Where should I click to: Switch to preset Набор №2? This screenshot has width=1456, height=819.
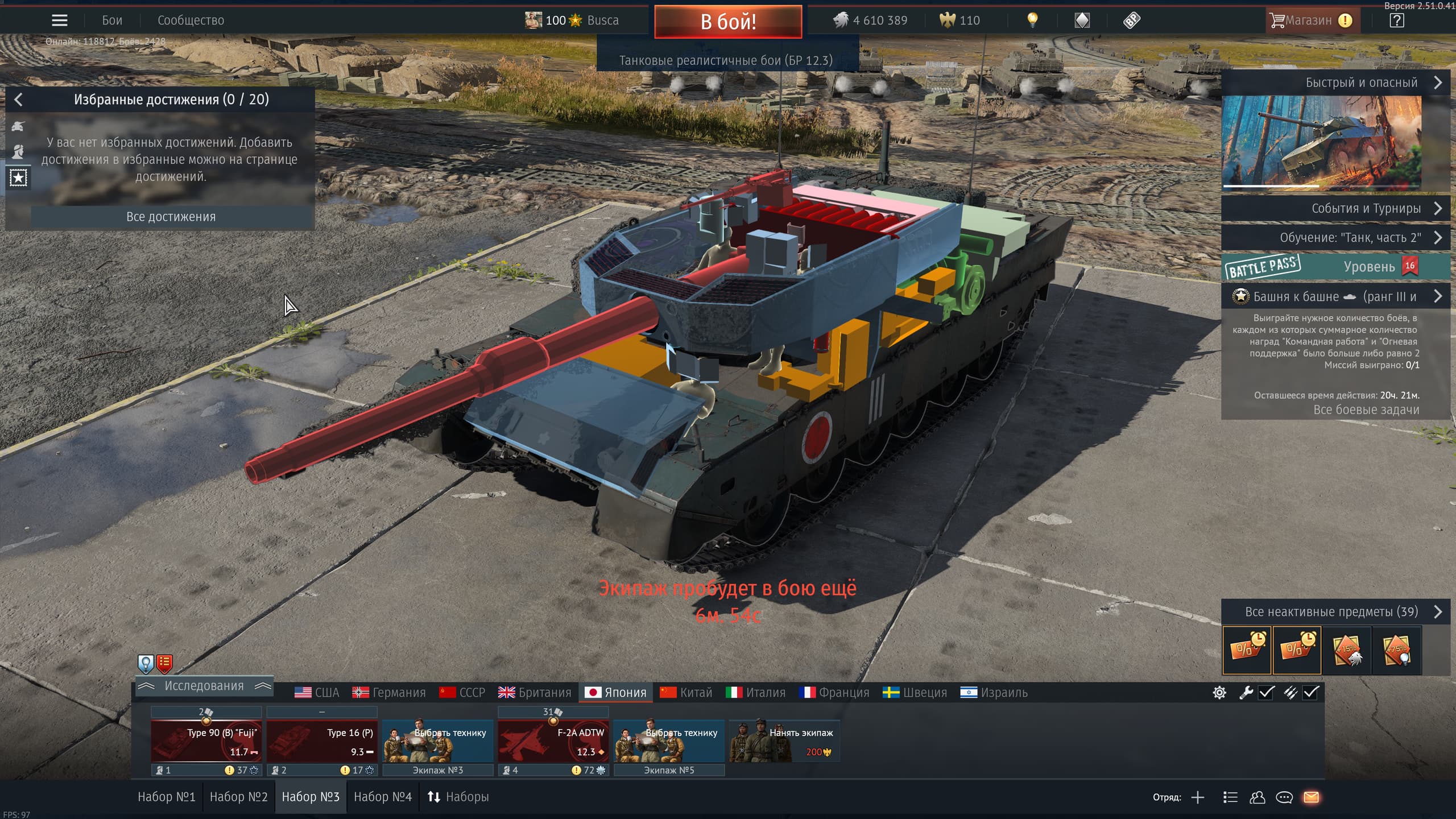[238, 797]
